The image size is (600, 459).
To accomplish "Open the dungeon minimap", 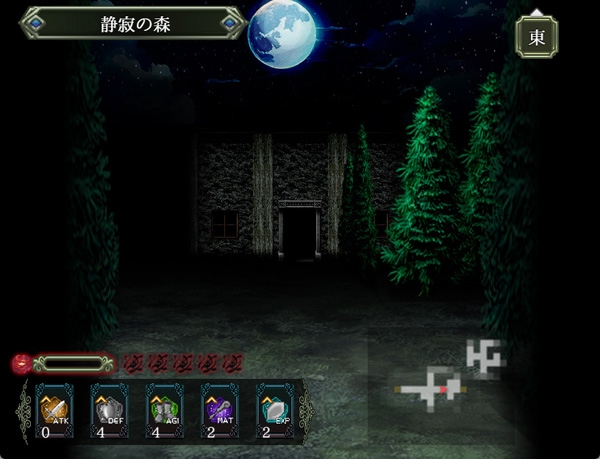I will (x=450, y=374).
